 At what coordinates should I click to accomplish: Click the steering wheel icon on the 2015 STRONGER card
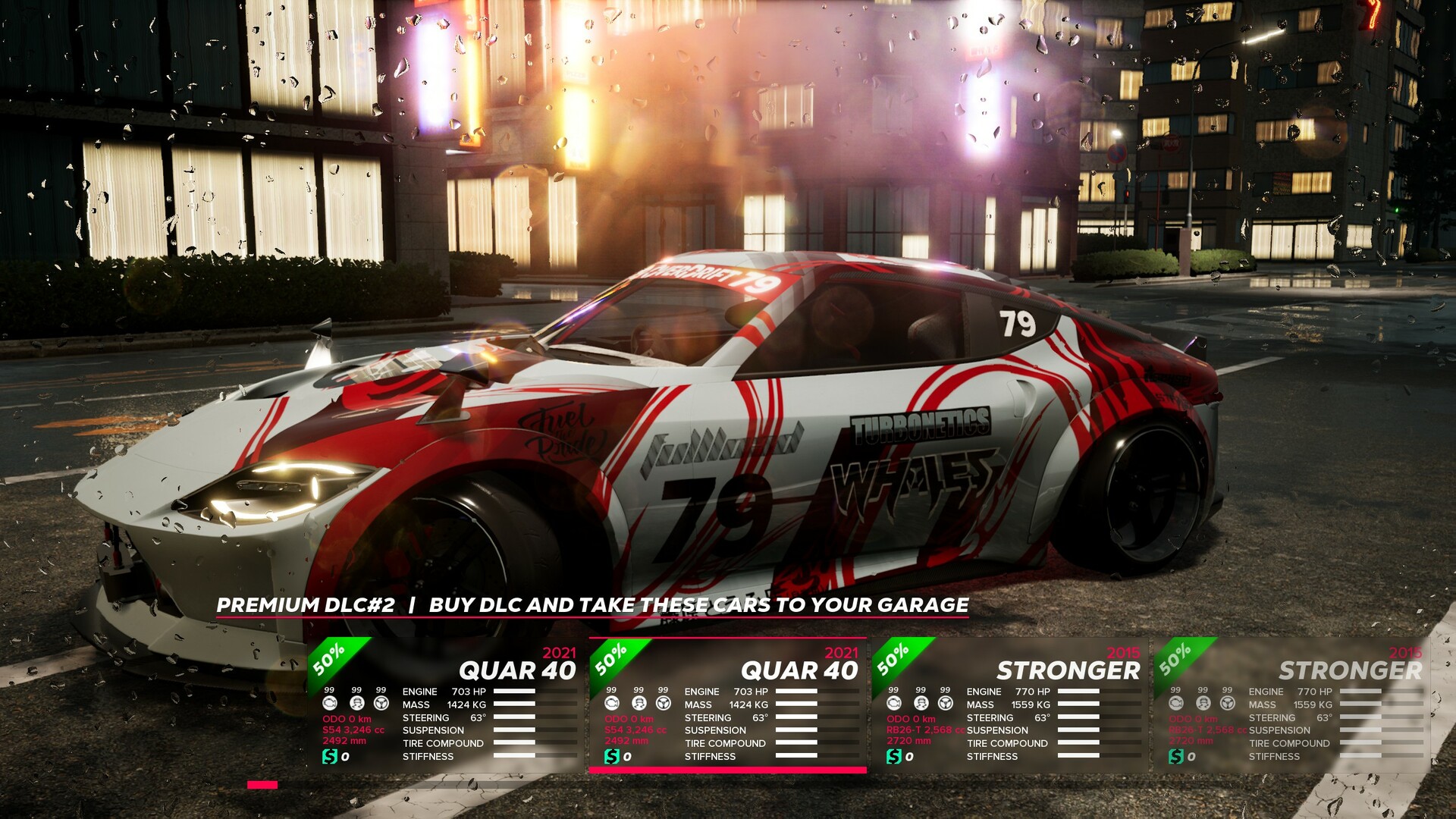(946, 703)
